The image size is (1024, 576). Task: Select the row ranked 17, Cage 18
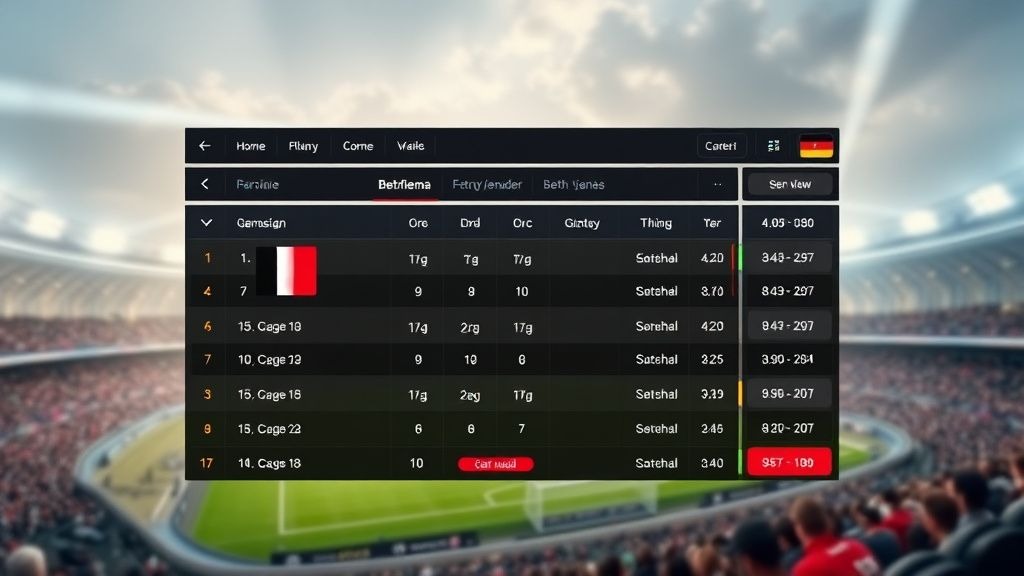click(x=270, y=463)
